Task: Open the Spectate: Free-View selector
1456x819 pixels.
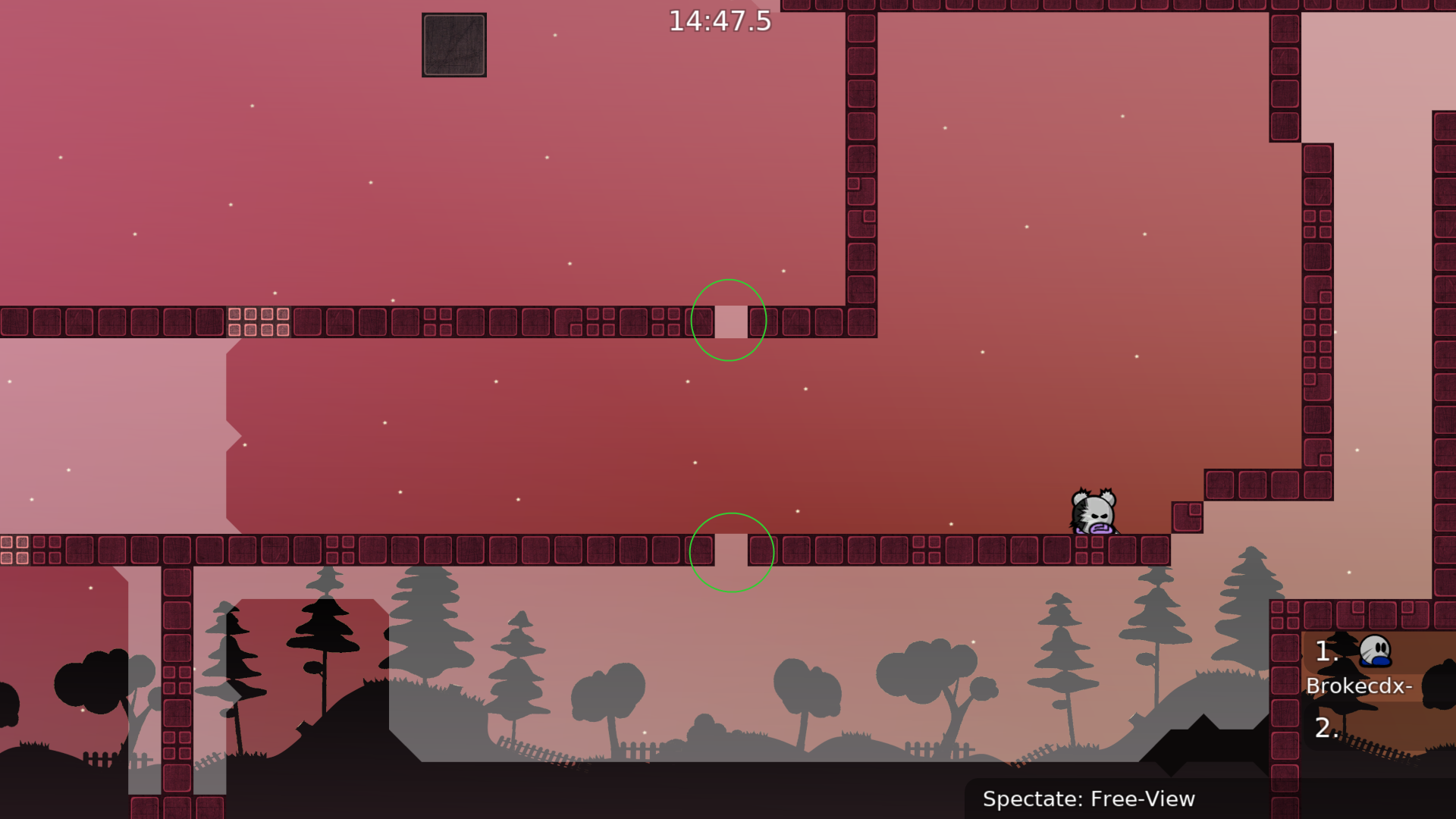Action: (1089, 799)
